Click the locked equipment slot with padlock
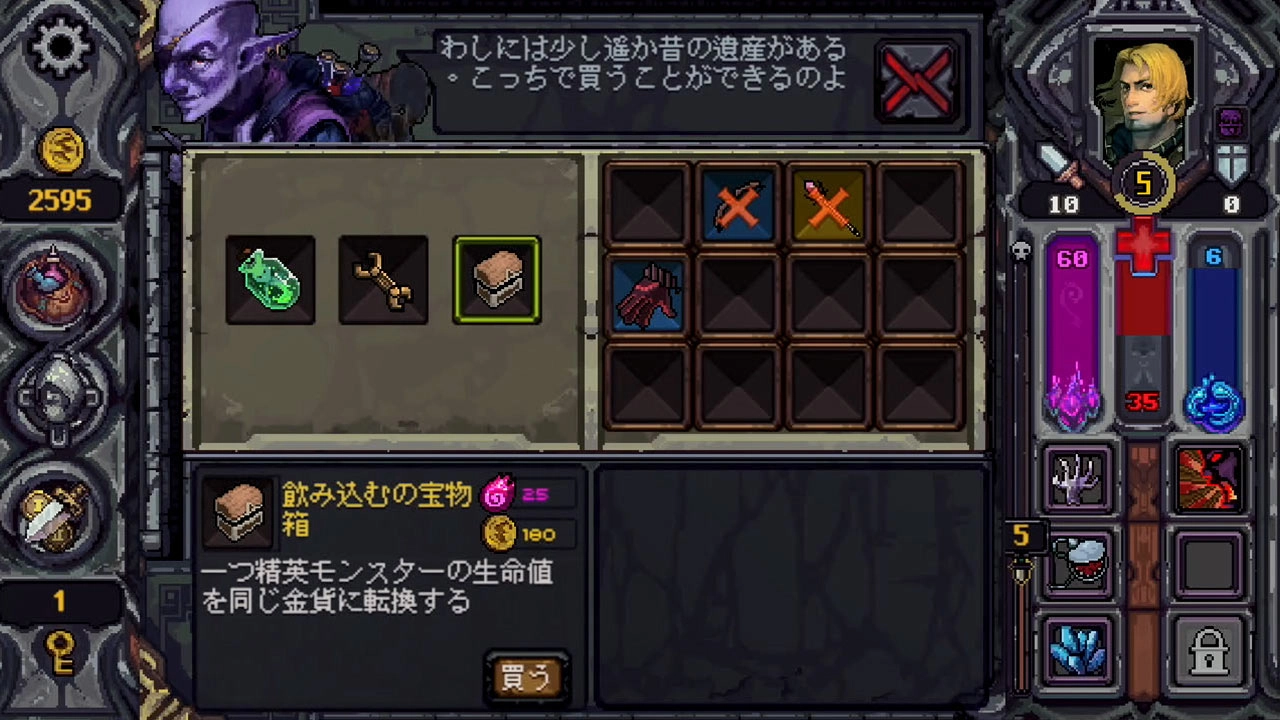Image resolution: width=1280 pixels, height=720 pixels. tap(1210, 651)
